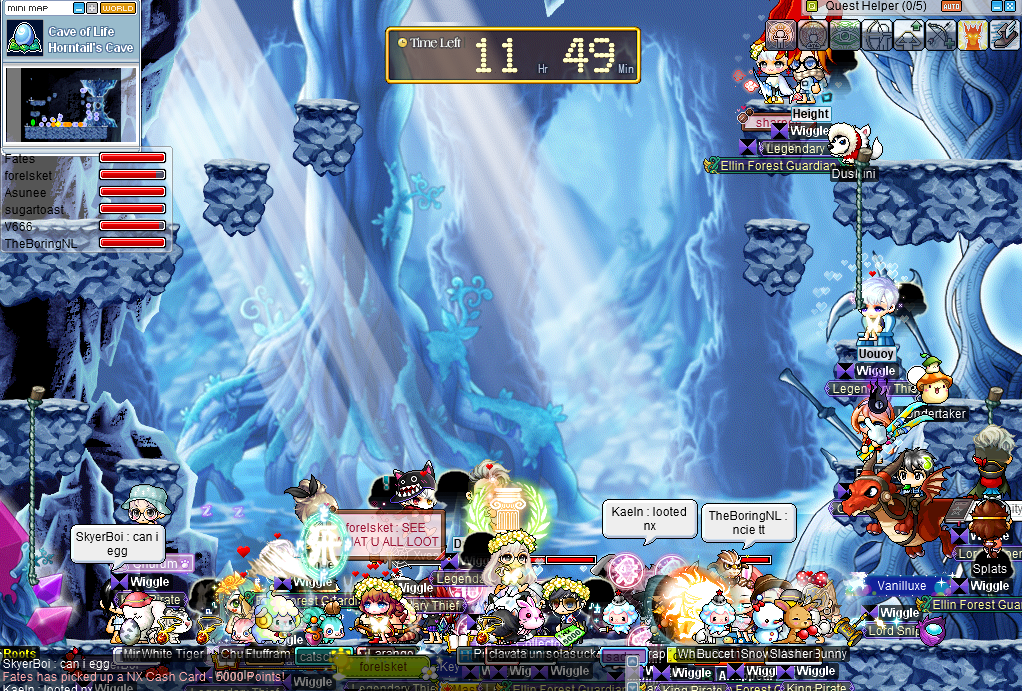Click the green up-arrow buff icon
The width and height of the screenshot is (1022, 691).
point(909,35)
